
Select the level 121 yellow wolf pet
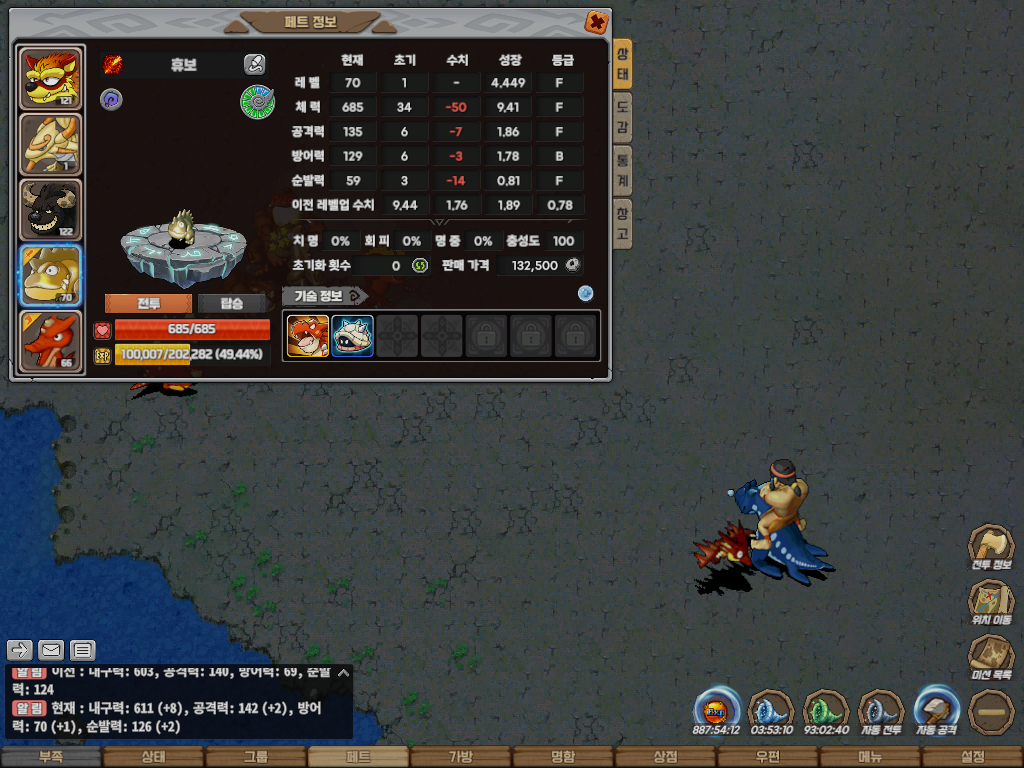click(50, 78)
